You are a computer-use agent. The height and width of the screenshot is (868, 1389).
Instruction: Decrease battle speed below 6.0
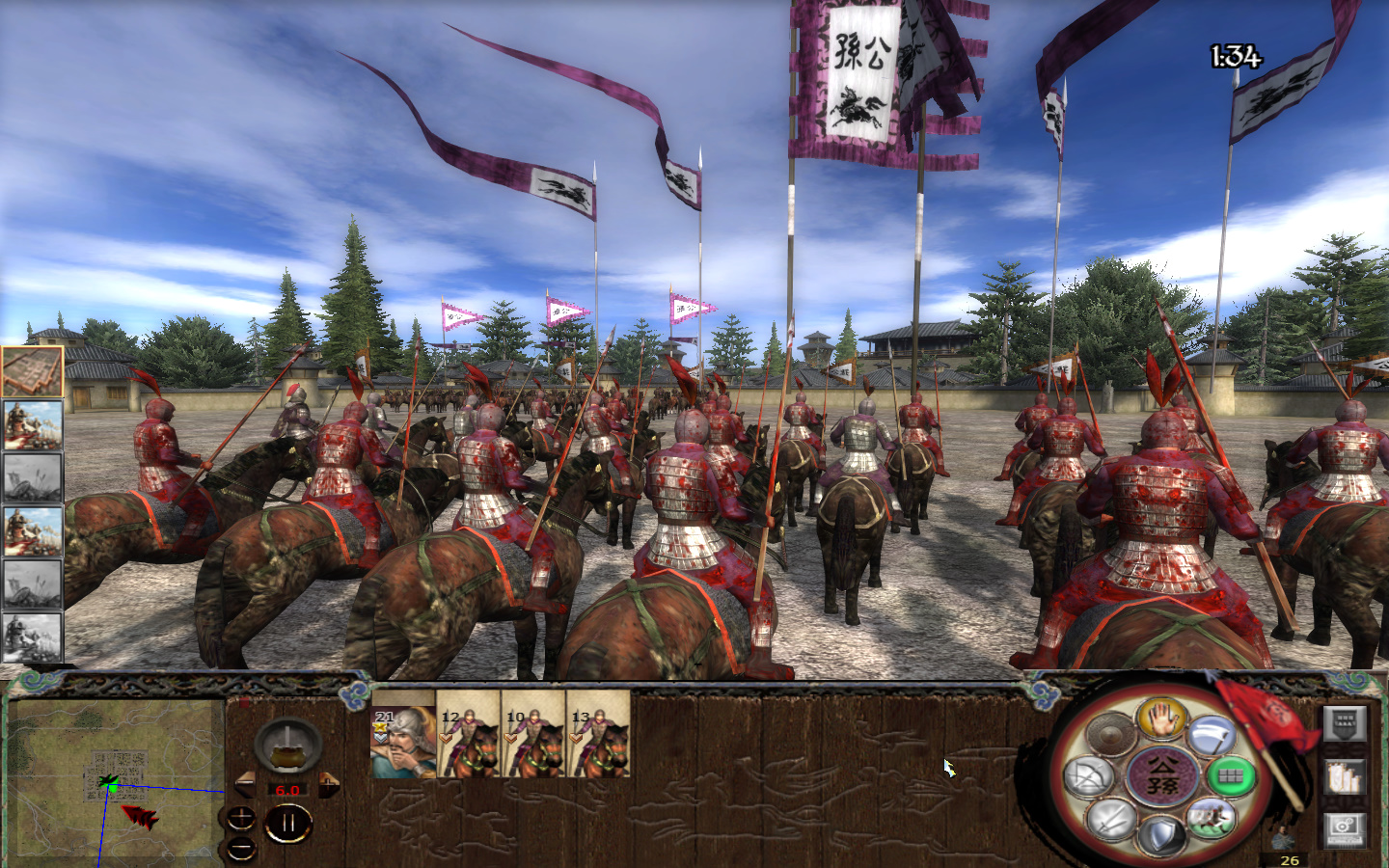[x=245, y=782]
